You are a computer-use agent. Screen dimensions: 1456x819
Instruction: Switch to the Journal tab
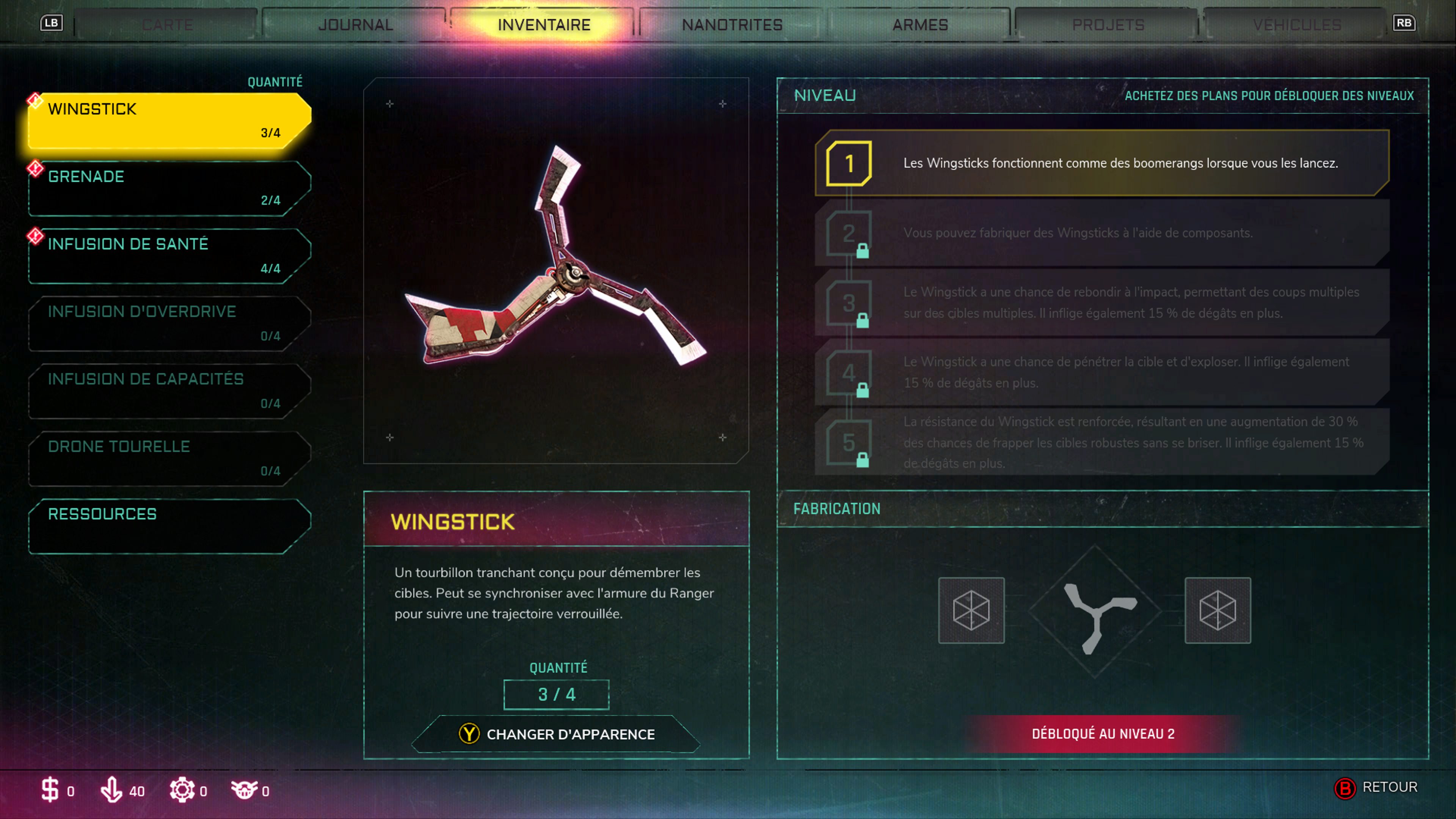355,25
